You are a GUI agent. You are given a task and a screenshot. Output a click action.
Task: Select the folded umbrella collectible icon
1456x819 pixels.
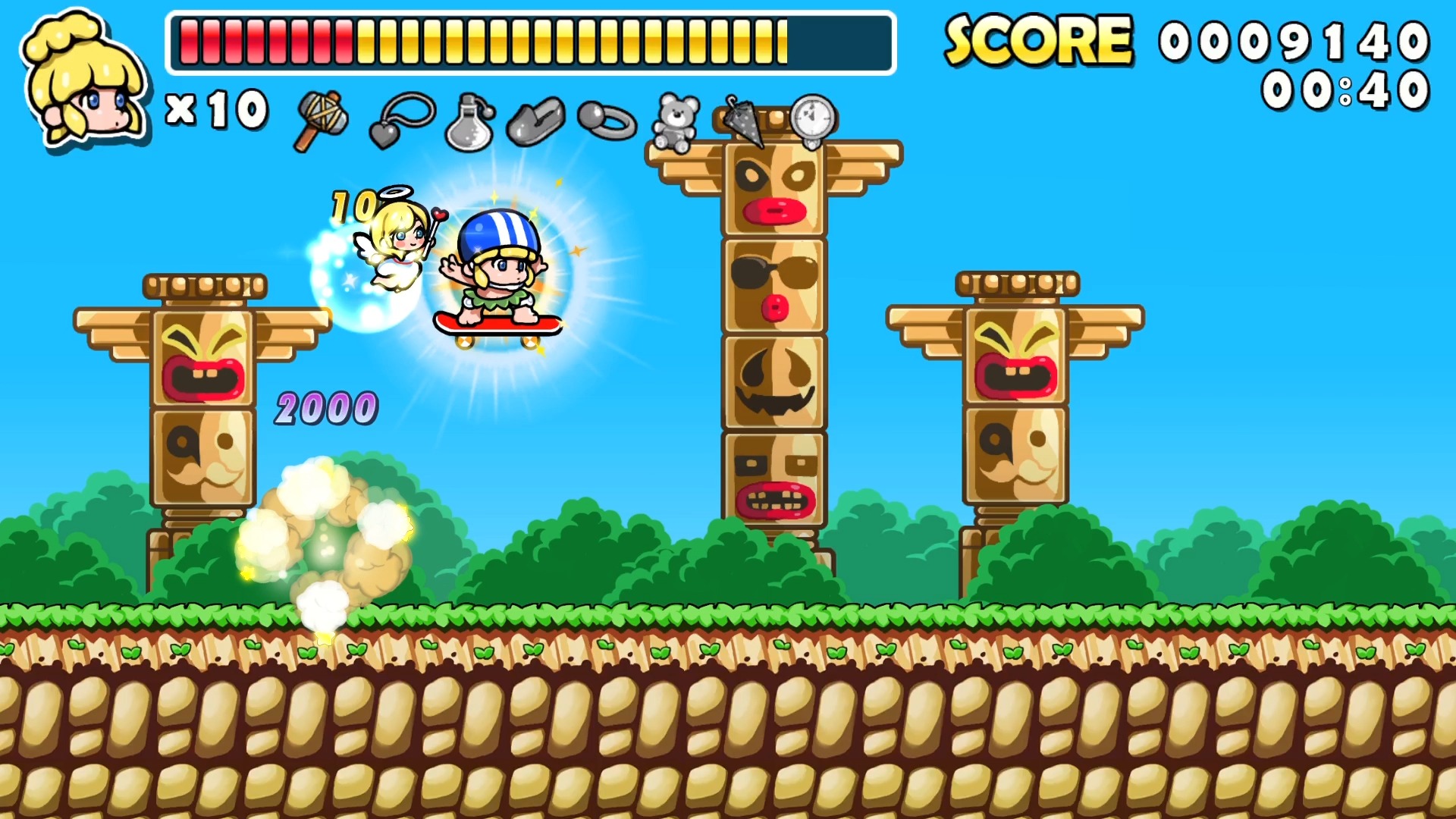coord(745,120)
